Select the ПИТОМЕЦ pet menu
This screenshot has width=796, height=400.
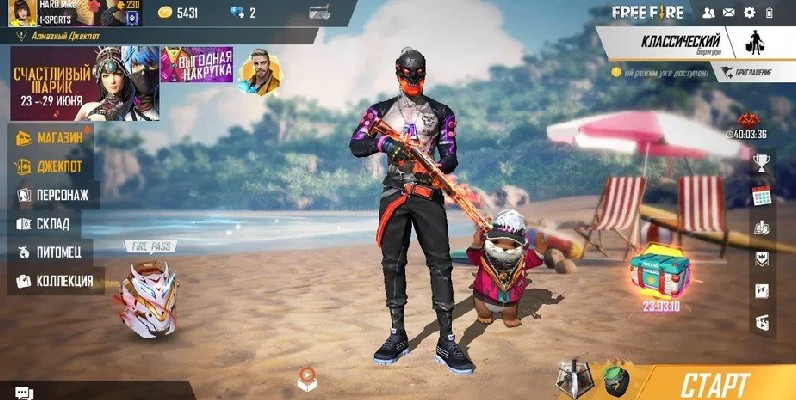pyautogui.click(x=57, y=252)
